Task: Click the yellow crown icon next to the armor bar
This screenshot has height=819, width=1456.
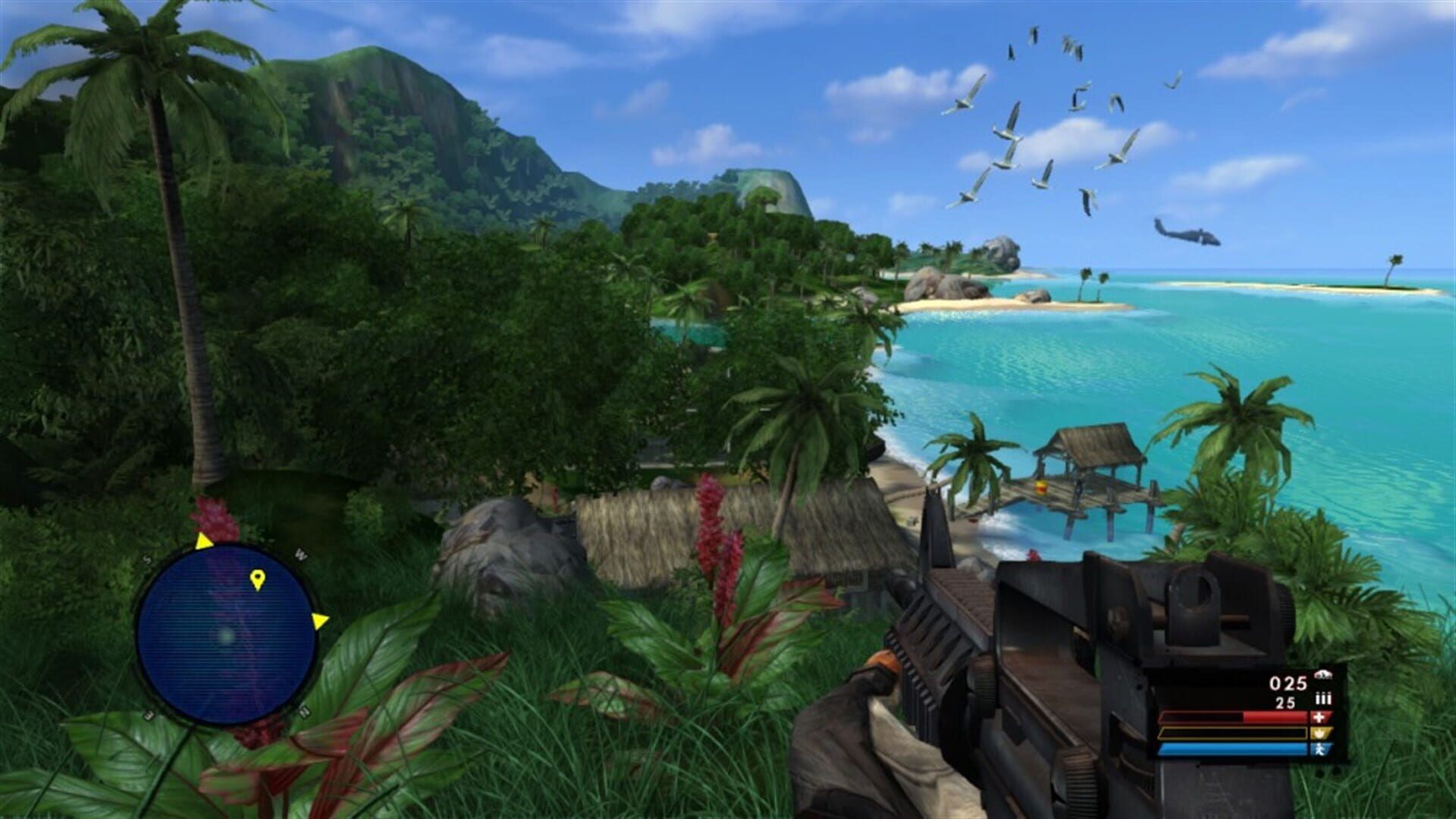Action: pyautogui.click(x=1321, y=733)
